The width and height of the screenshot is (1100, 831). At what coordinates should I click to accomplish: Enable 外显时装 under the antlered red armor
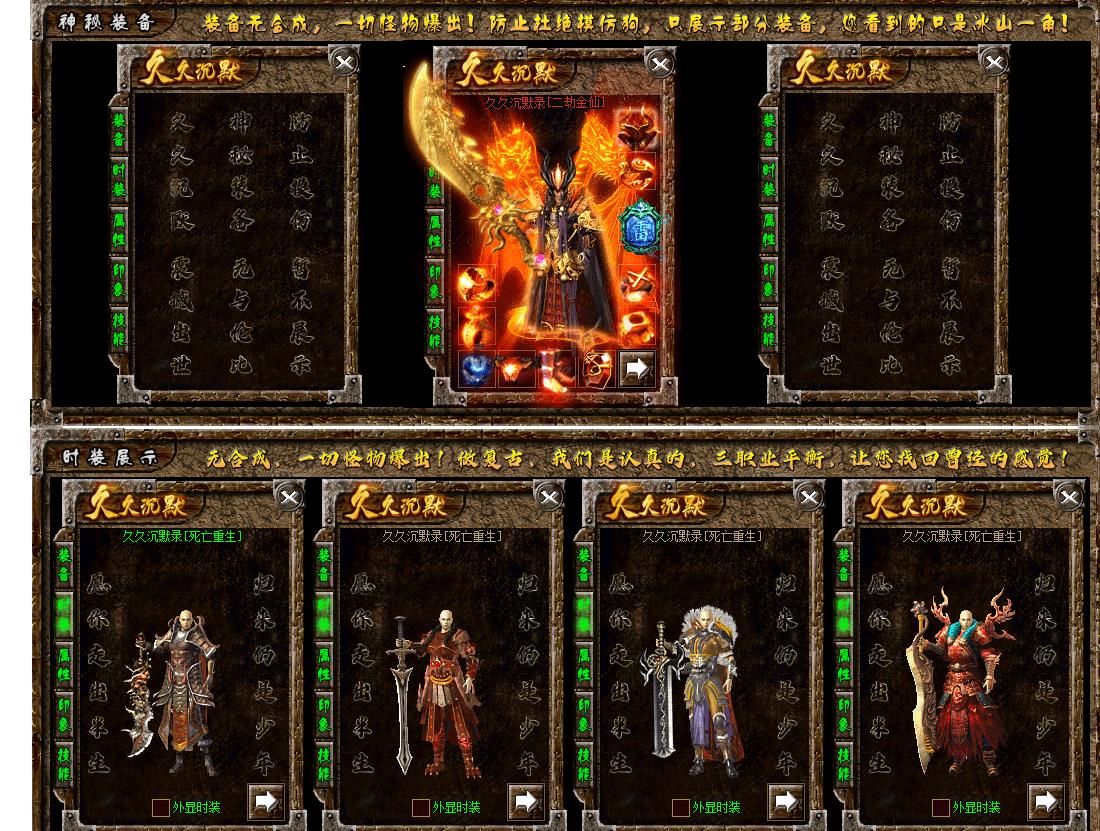tap(941, 807)
